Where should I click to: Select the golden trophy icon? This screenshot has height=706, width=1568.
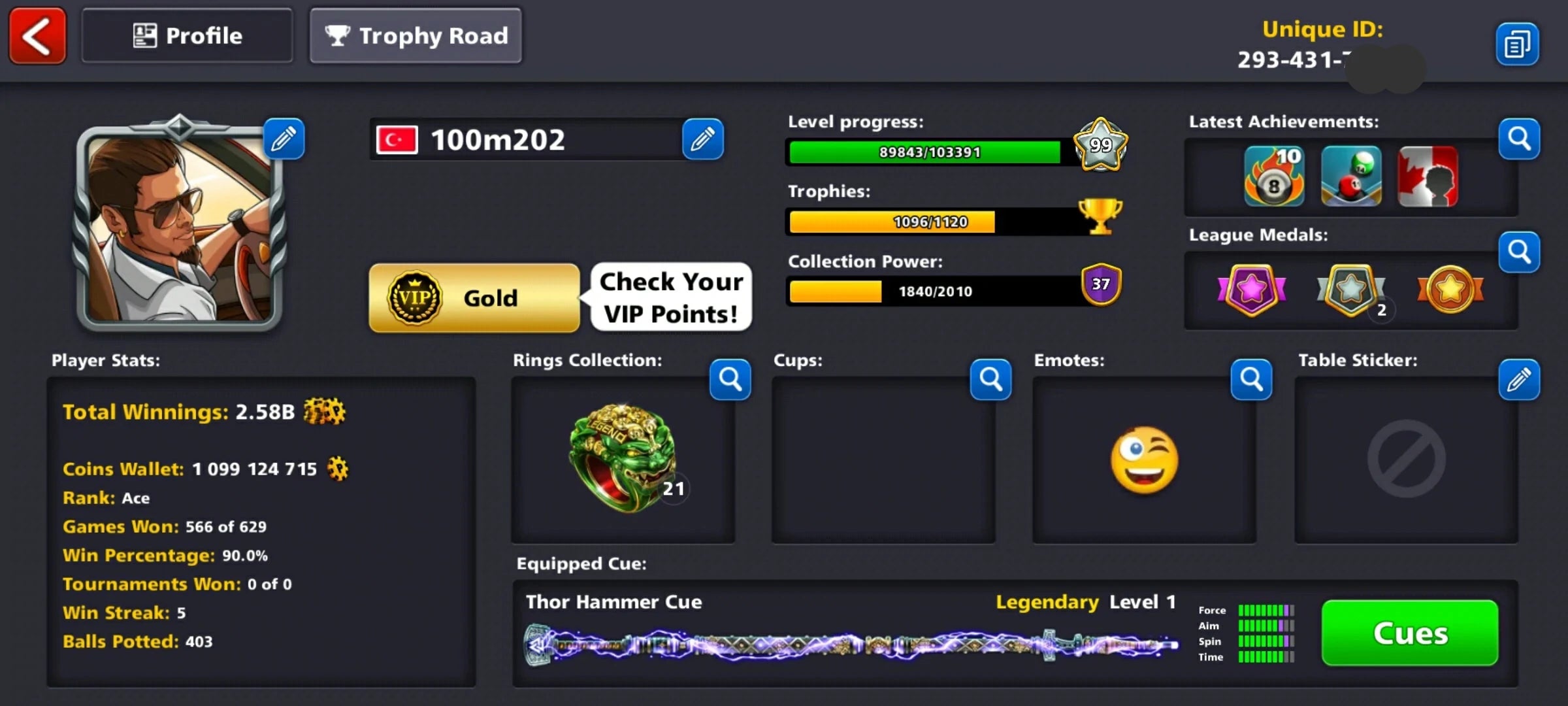pos(1100,217)
